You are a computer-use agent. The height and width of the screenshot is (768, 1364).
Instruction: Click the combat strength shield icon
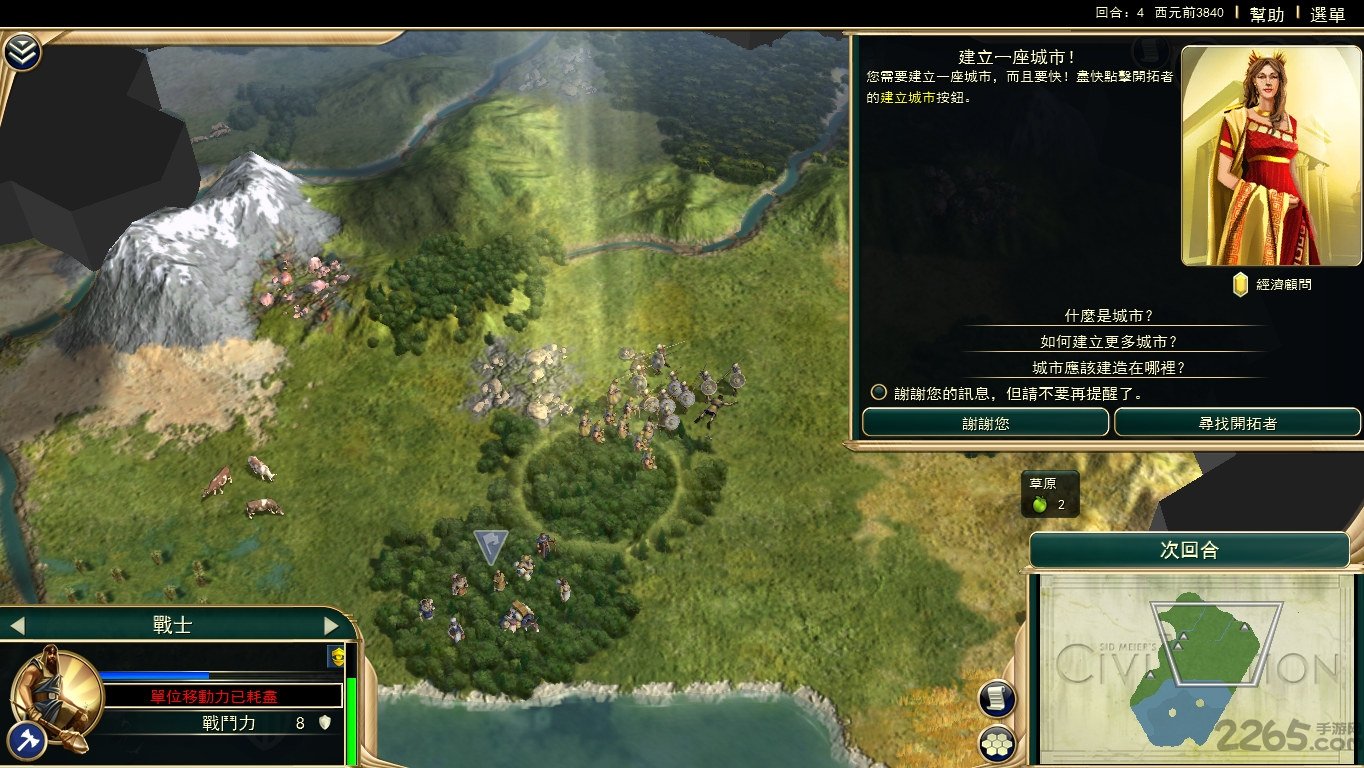325,720
